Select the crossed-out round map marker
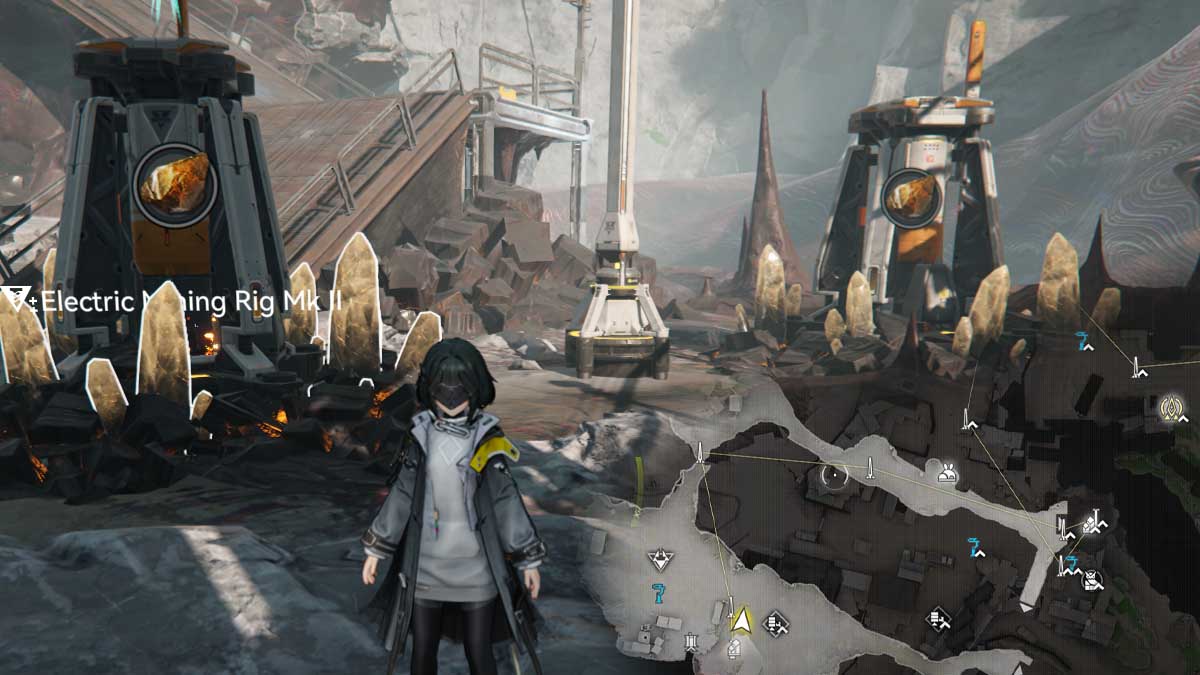The image size is (1200, 675). [x=1093, y=579]
